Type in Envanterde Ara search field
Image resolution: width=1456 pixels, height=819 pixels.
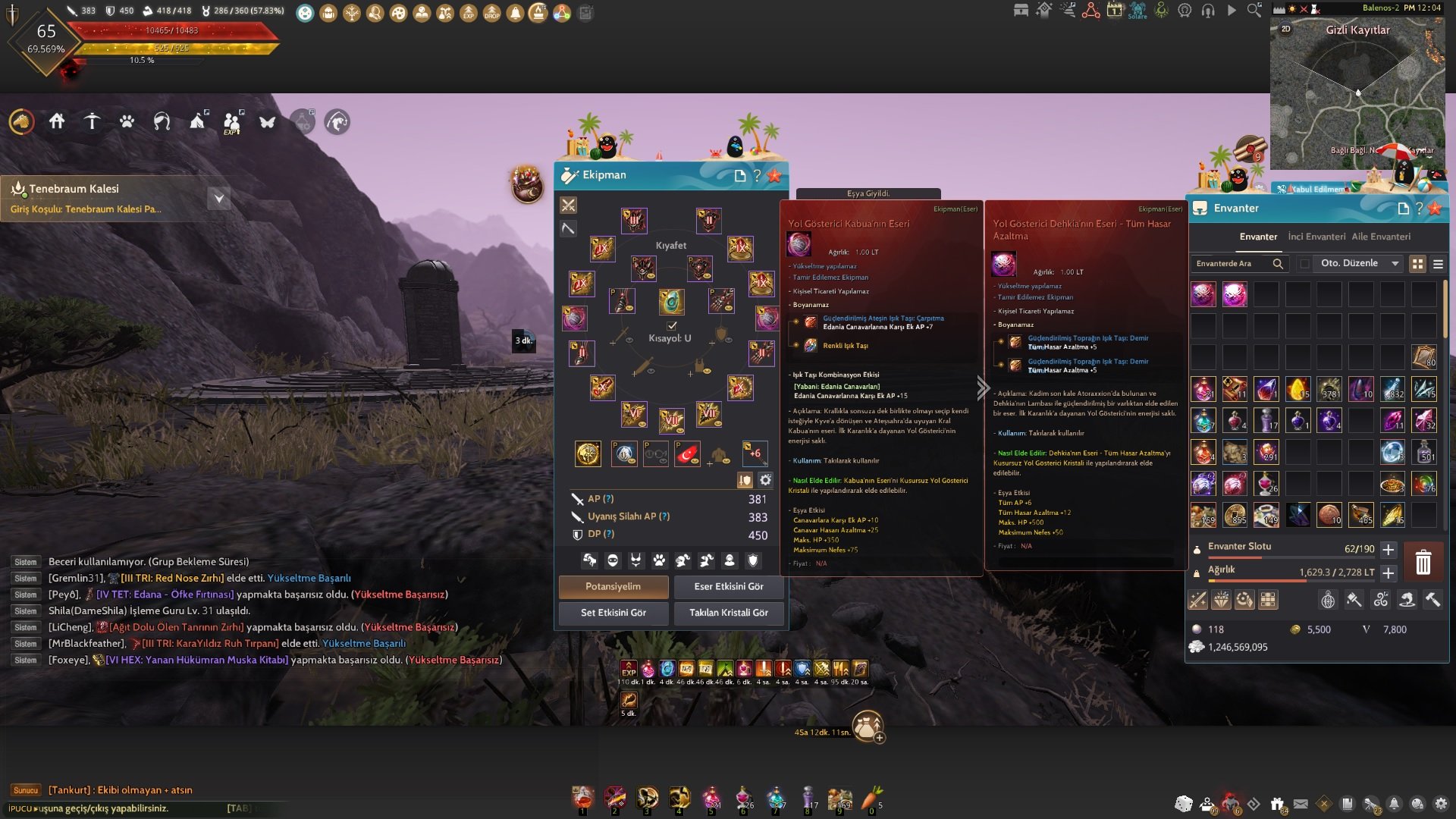1232,264
